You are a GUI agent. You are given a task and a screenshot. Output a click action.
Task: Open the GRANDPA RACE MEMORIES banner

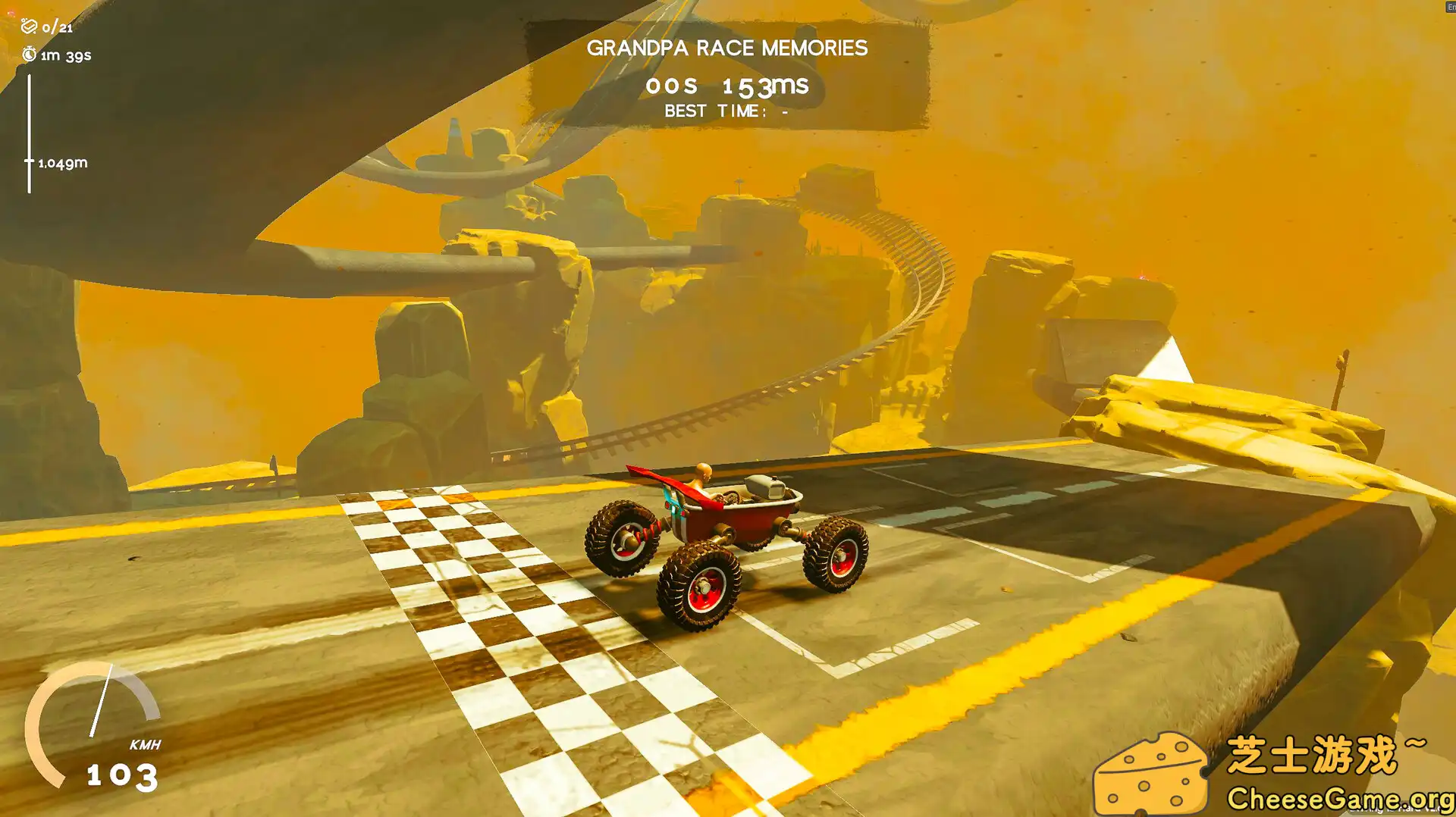click(728, 48)
